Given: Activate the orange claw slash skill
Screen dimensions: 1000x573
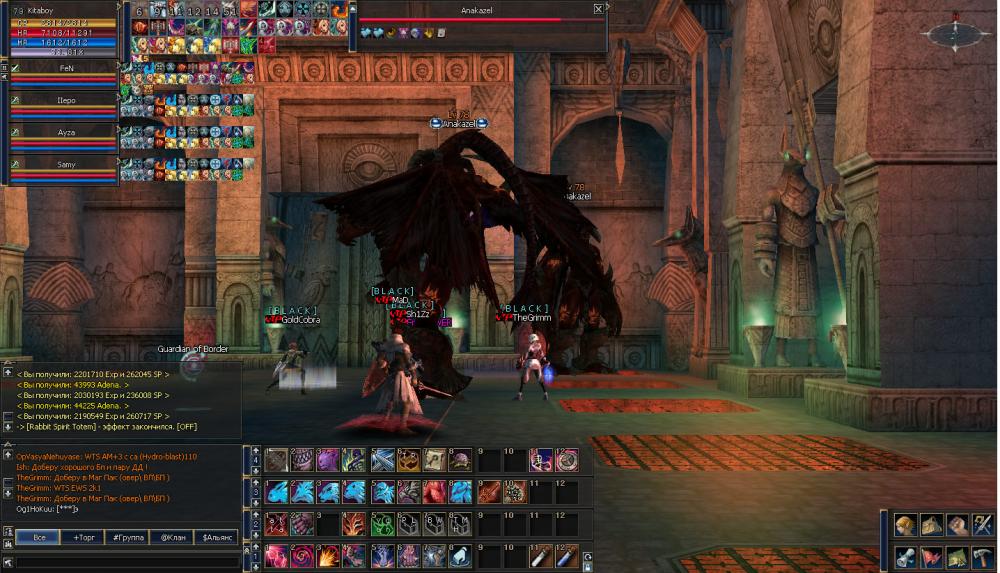Looking at the screenshot, I should pyautogui.click(x=355, y=524).
